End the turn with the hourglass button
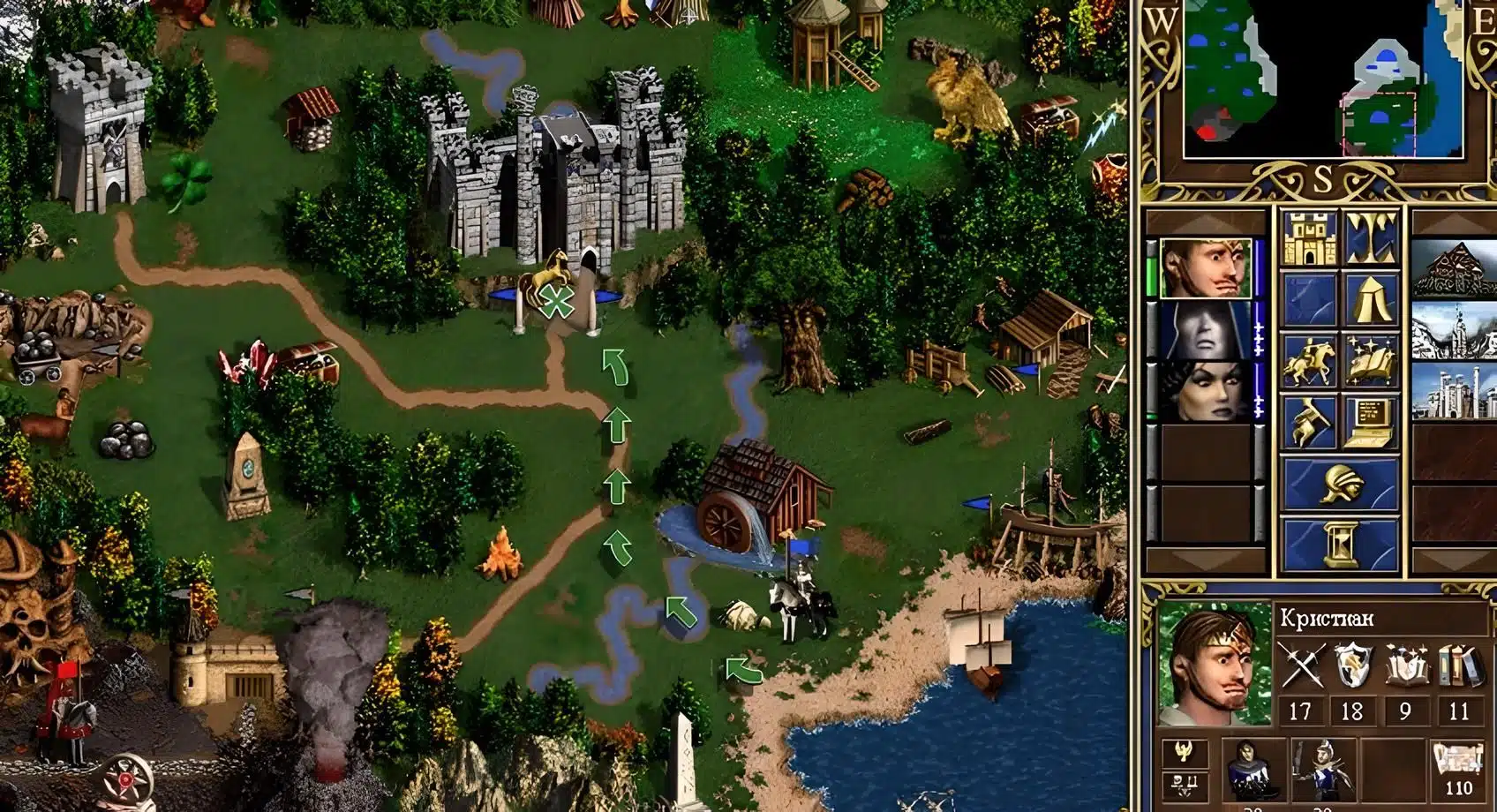This screenshot has width=1497, height=812. click(x=1340, y=543)
